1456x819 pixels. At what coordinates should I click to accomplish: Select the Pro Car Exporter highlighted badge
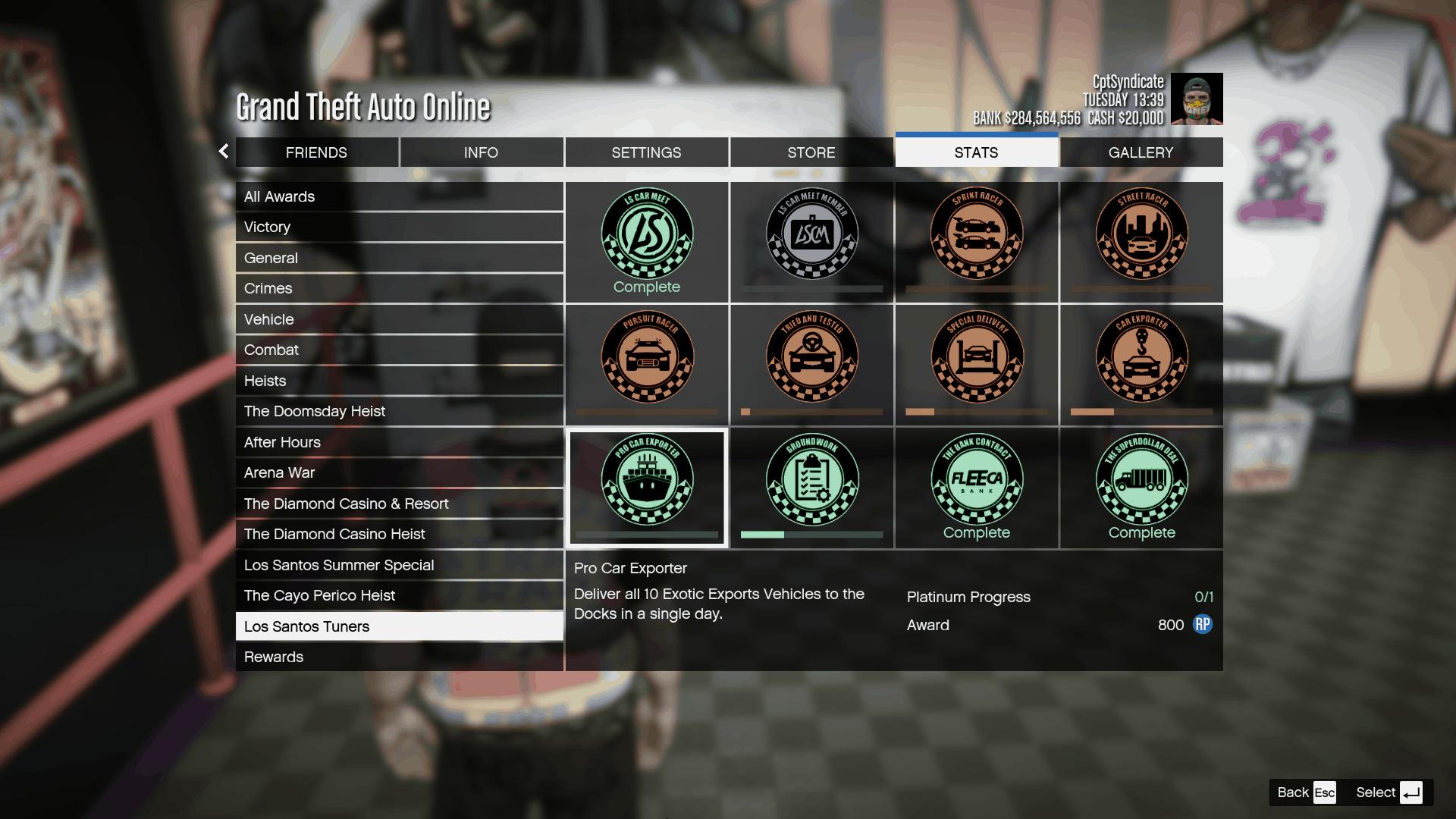pyautogui.click(x=646, y=479)
